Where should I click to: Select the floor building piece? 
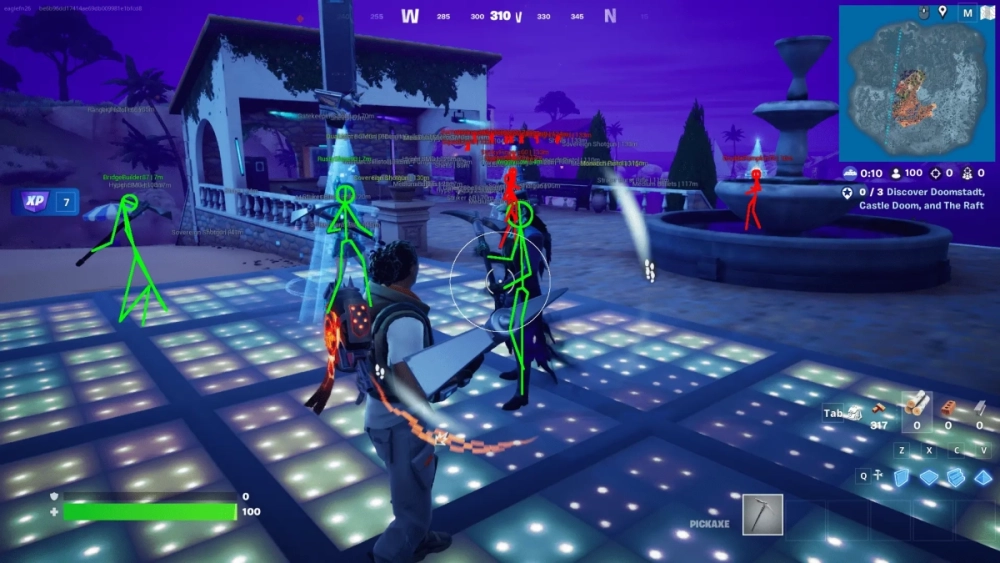click(x=929, y=477)
